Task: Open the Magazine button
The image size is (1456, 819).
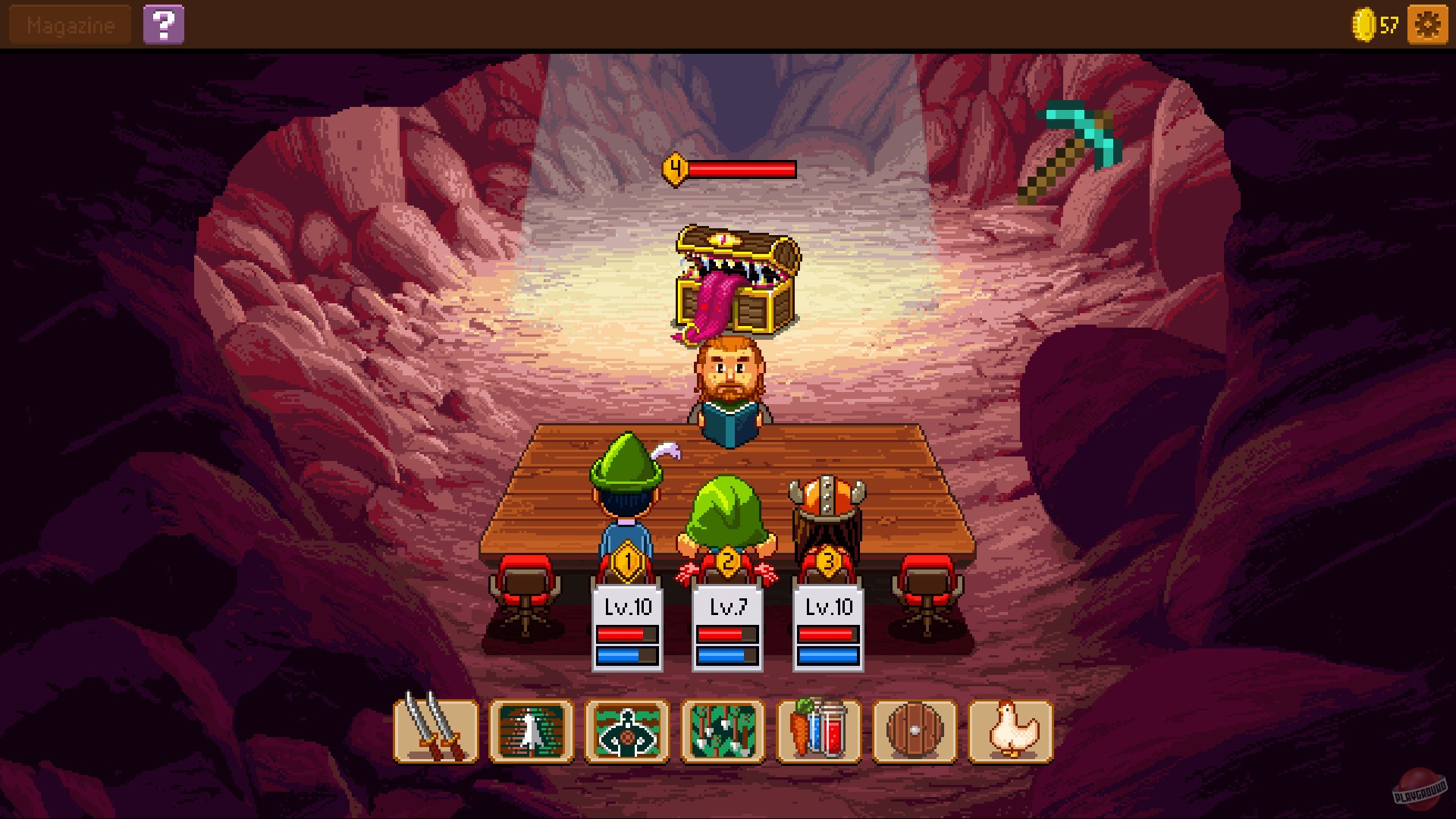Action: click(68, 24)
